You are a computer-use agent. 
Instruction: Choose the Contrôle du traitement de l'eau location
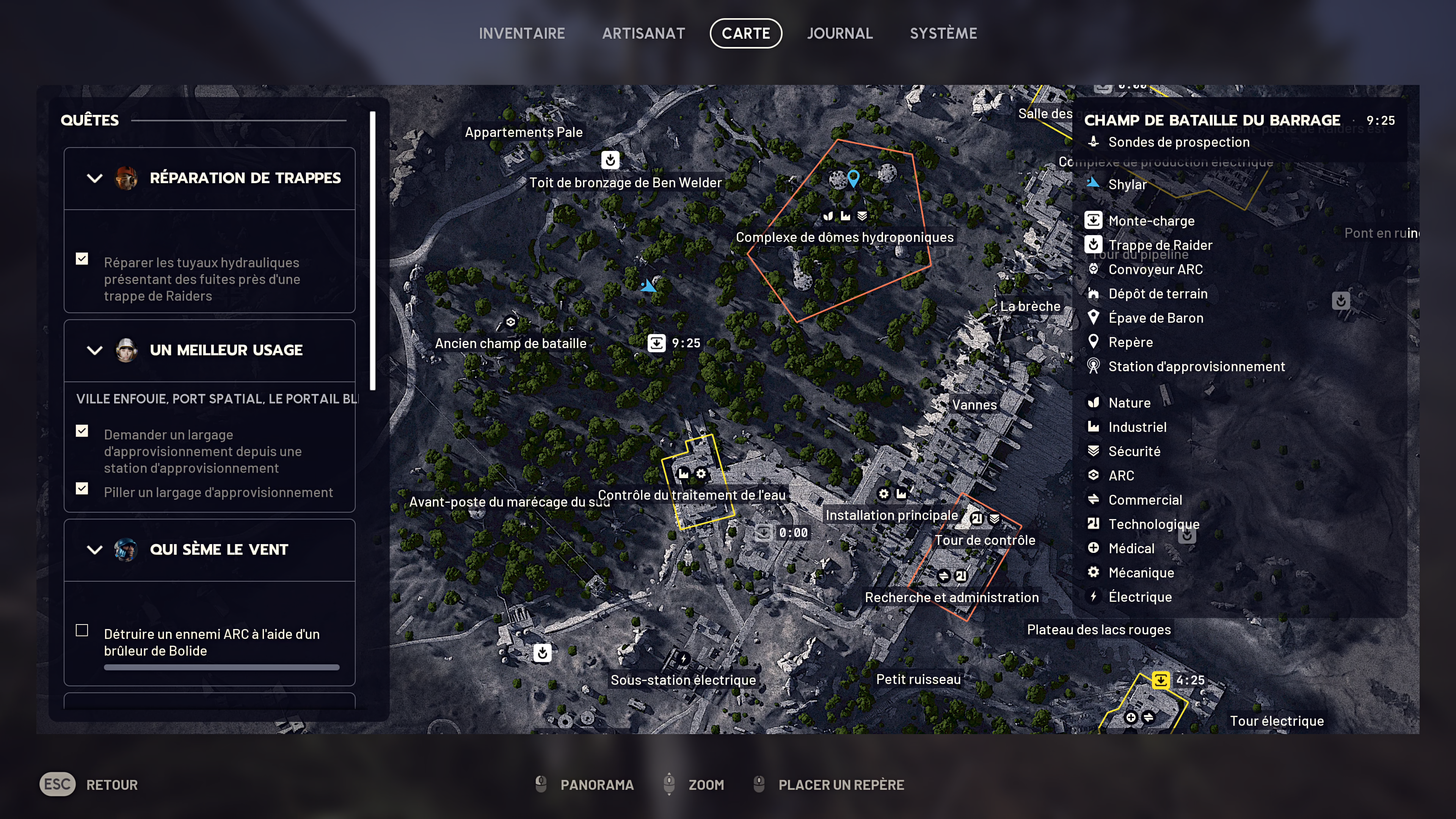(691, 495)
